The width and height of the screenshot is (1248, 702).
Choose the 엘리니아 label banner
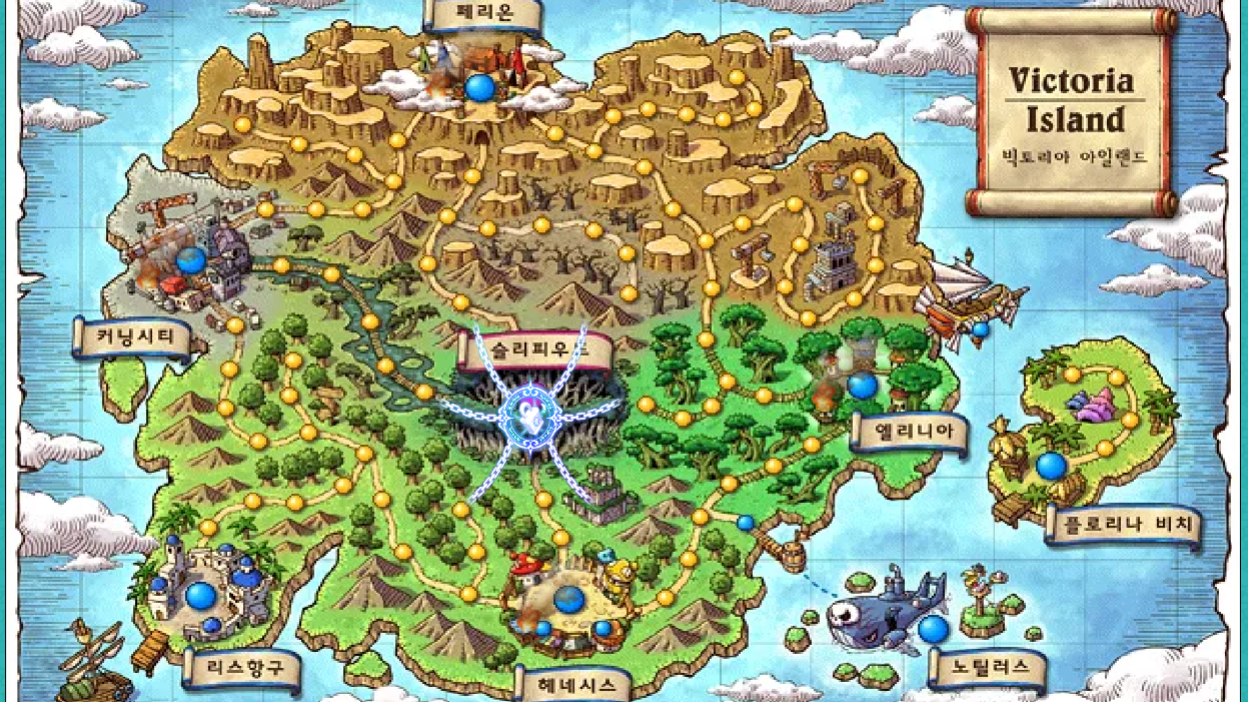[x=909, y=434]
